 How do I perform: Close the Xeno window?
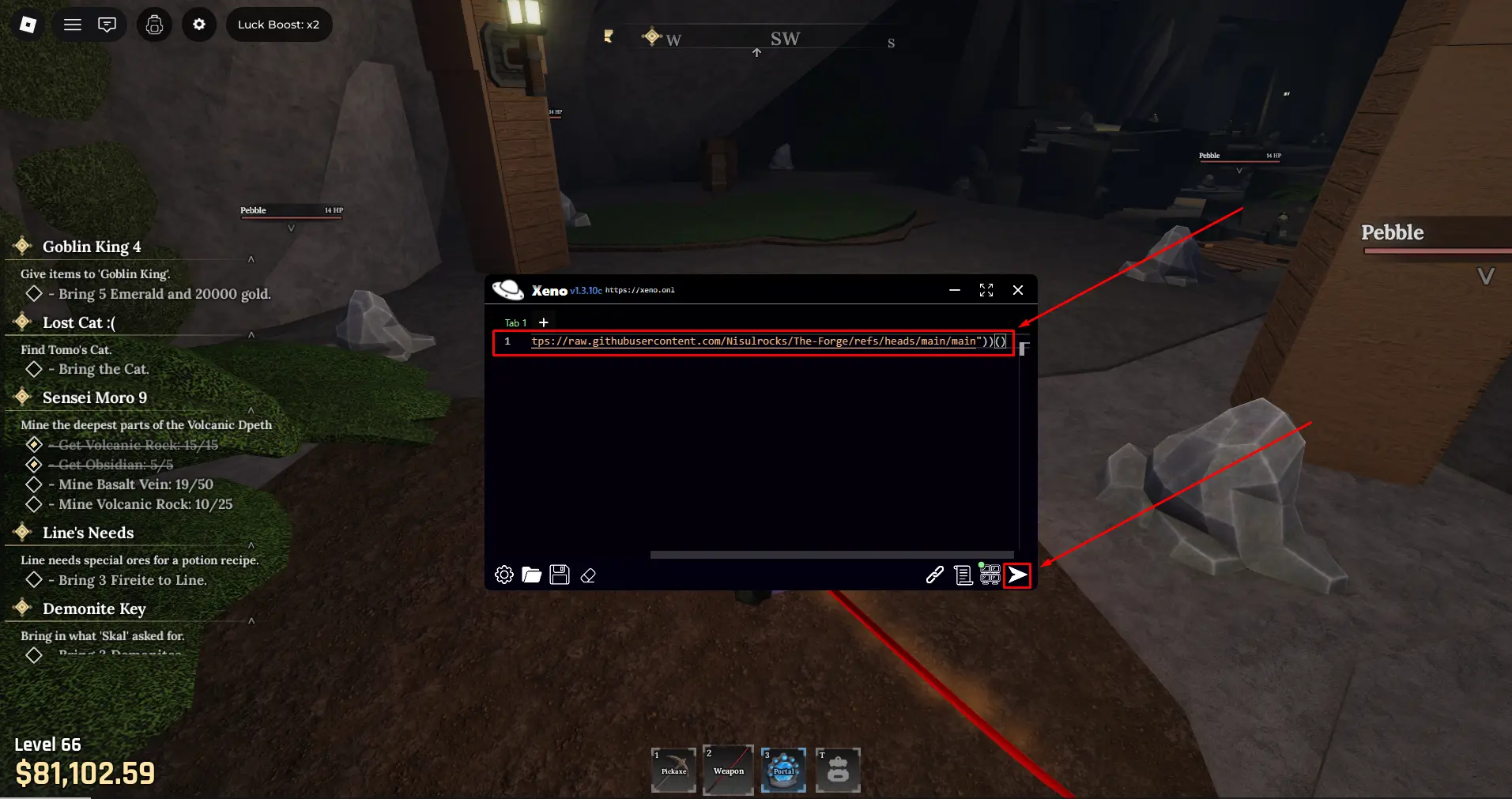1018,290
